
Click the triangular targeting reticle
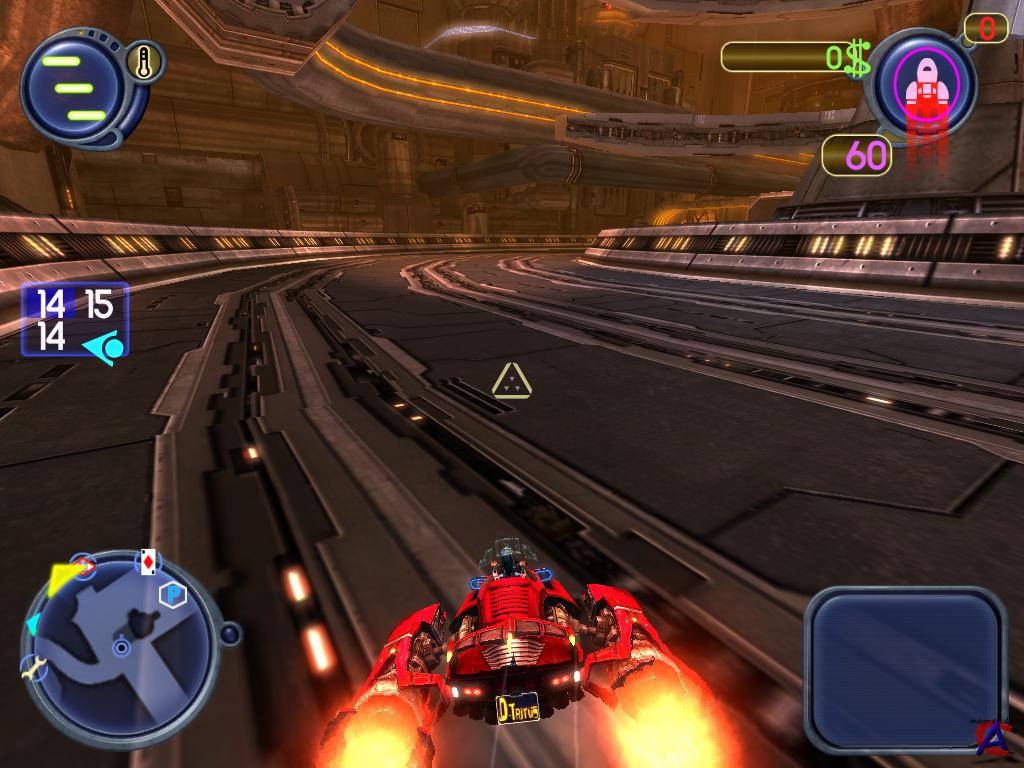click(511, 381)
